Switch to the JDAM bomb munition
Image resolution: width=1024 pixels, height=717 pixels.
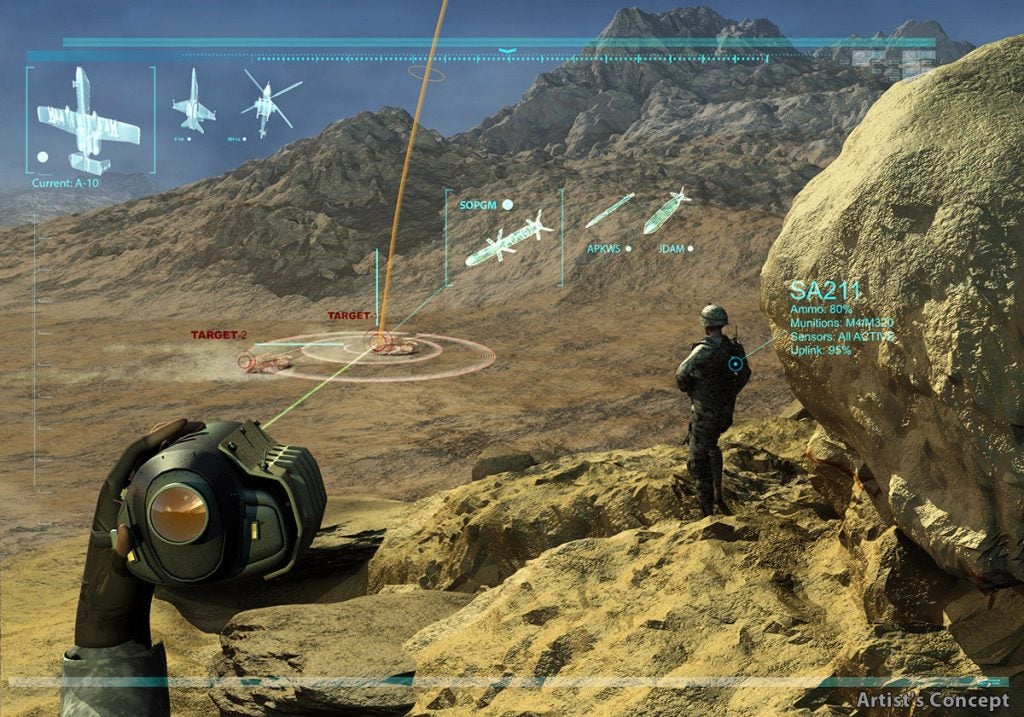coord(666,213)
